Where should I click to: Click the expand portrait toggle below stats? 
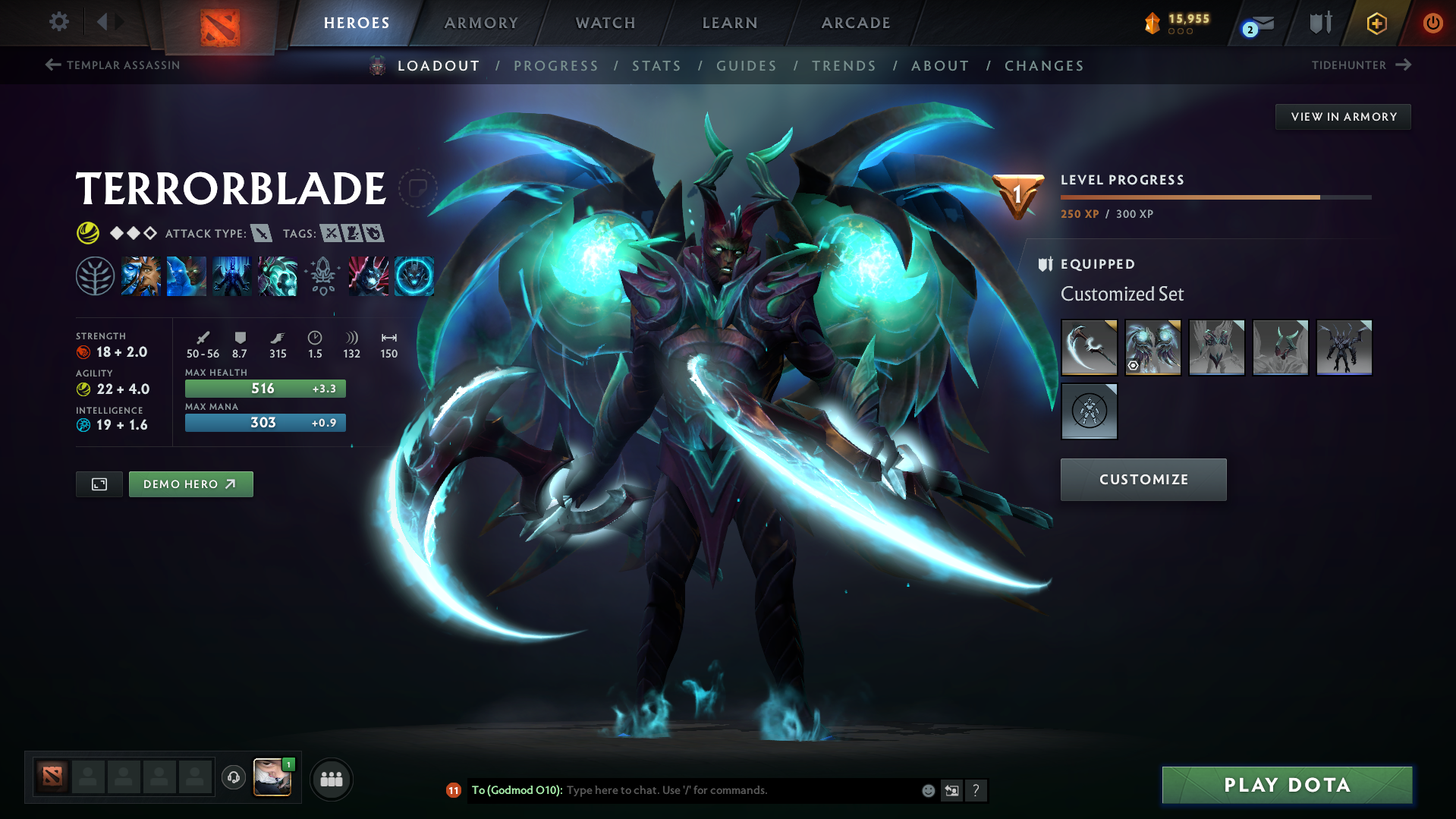pos(98,484)
